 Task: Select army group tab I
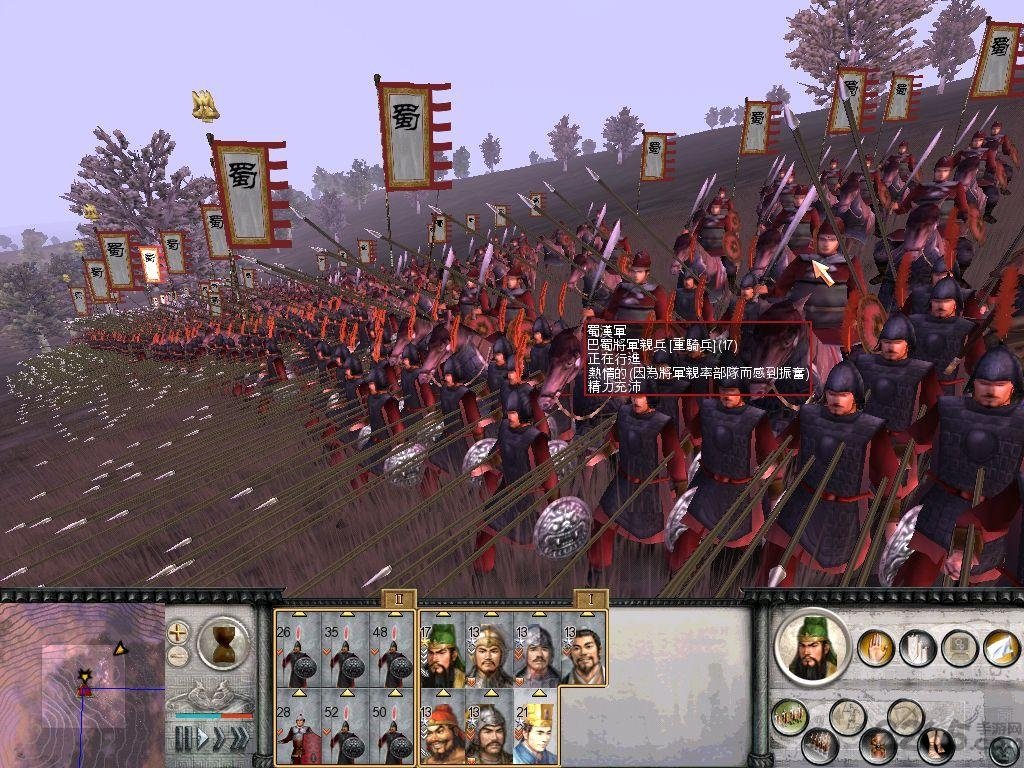tap(591, 598)
